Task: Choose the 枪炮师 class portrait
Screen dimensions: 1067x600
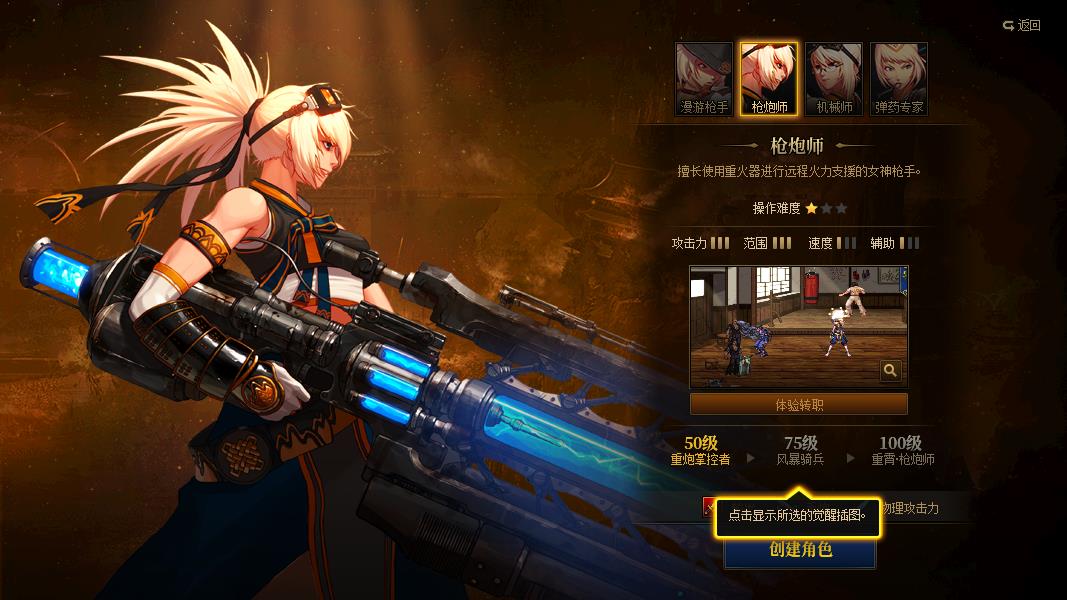Action: click(769, 79)
